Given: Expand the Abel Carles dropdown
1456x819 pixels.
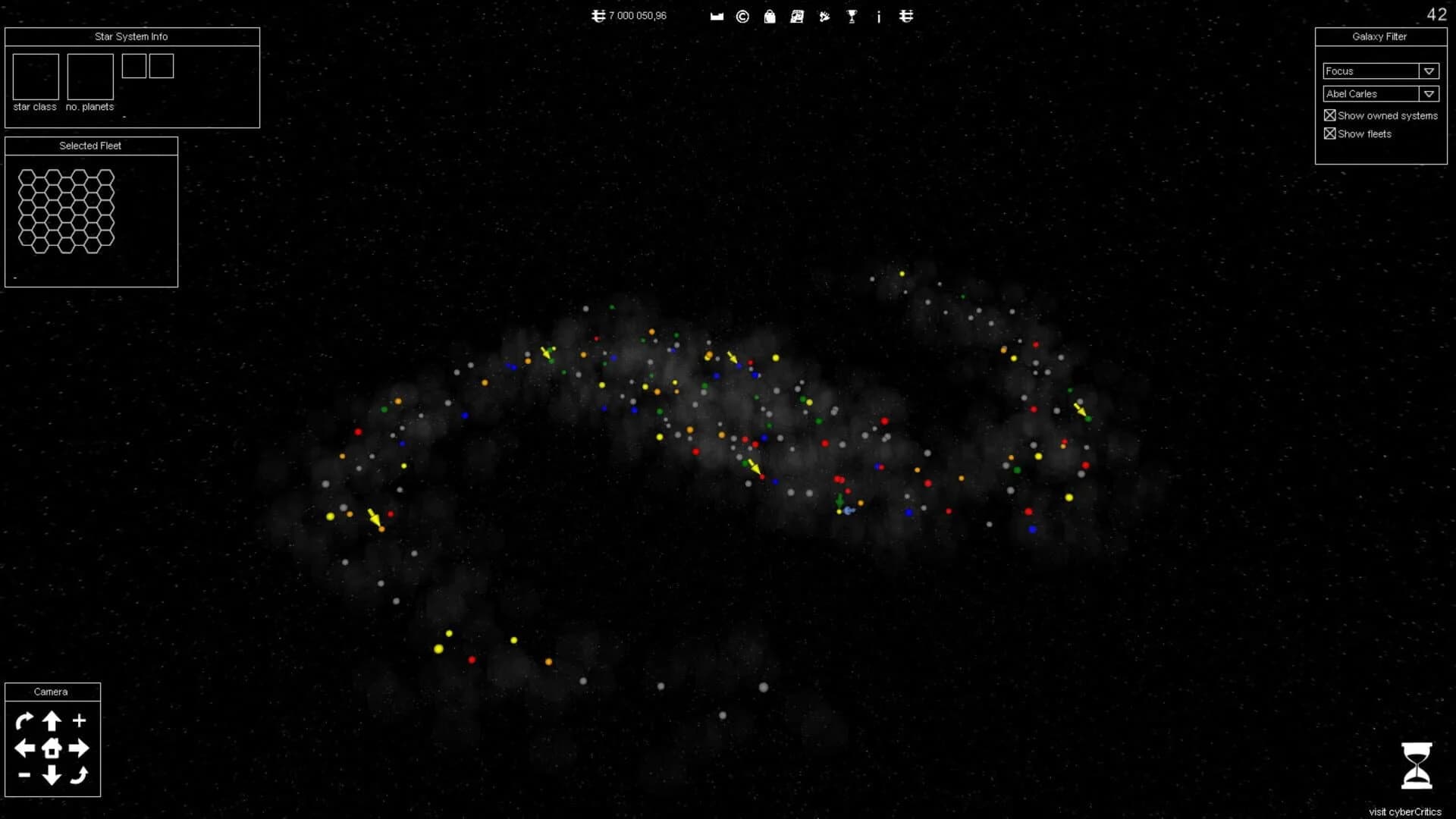Looking at the screenshot, I should [1429, 93].
